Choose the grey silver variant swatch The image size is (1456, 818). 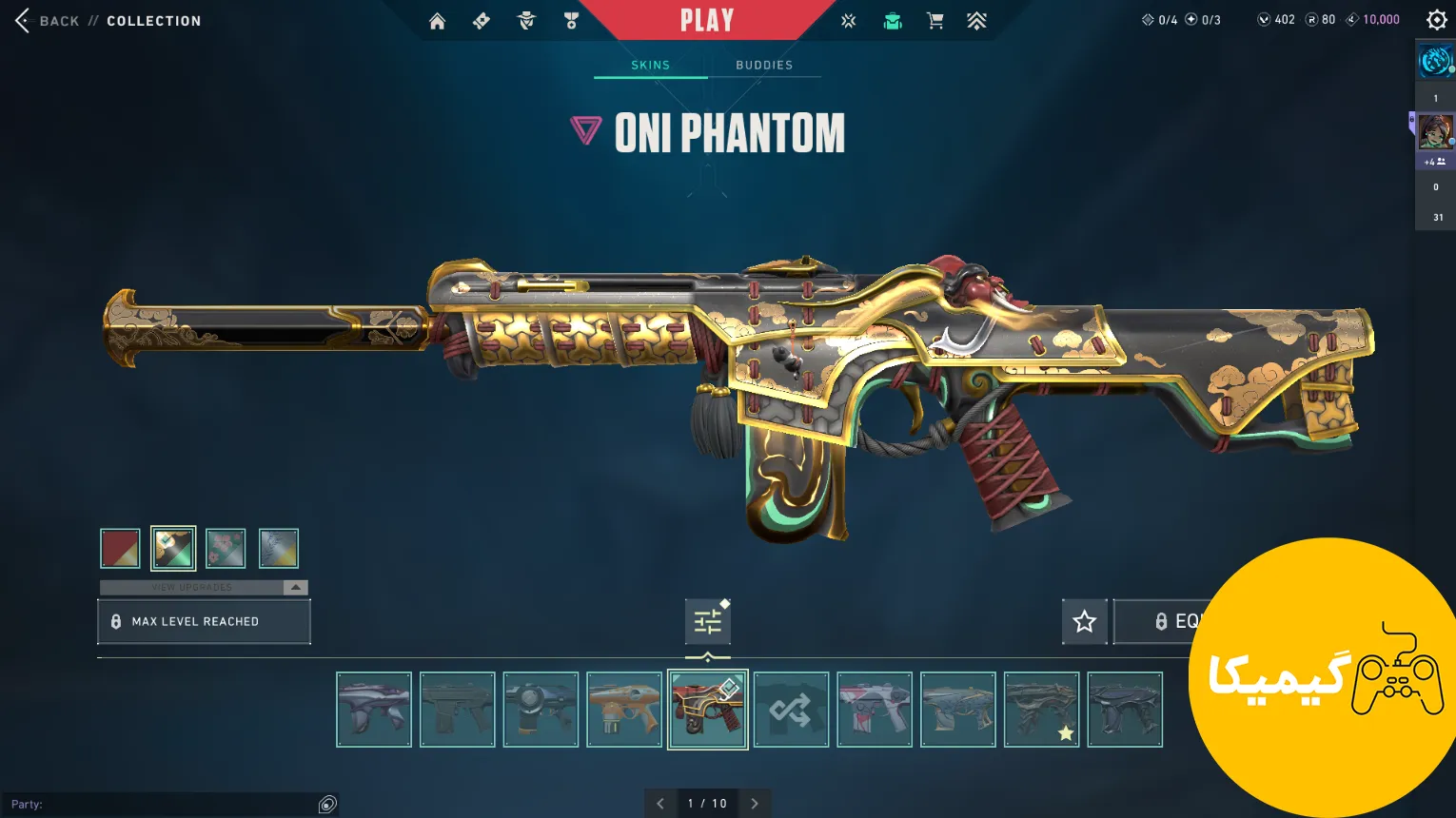click(x=279, y=548)
